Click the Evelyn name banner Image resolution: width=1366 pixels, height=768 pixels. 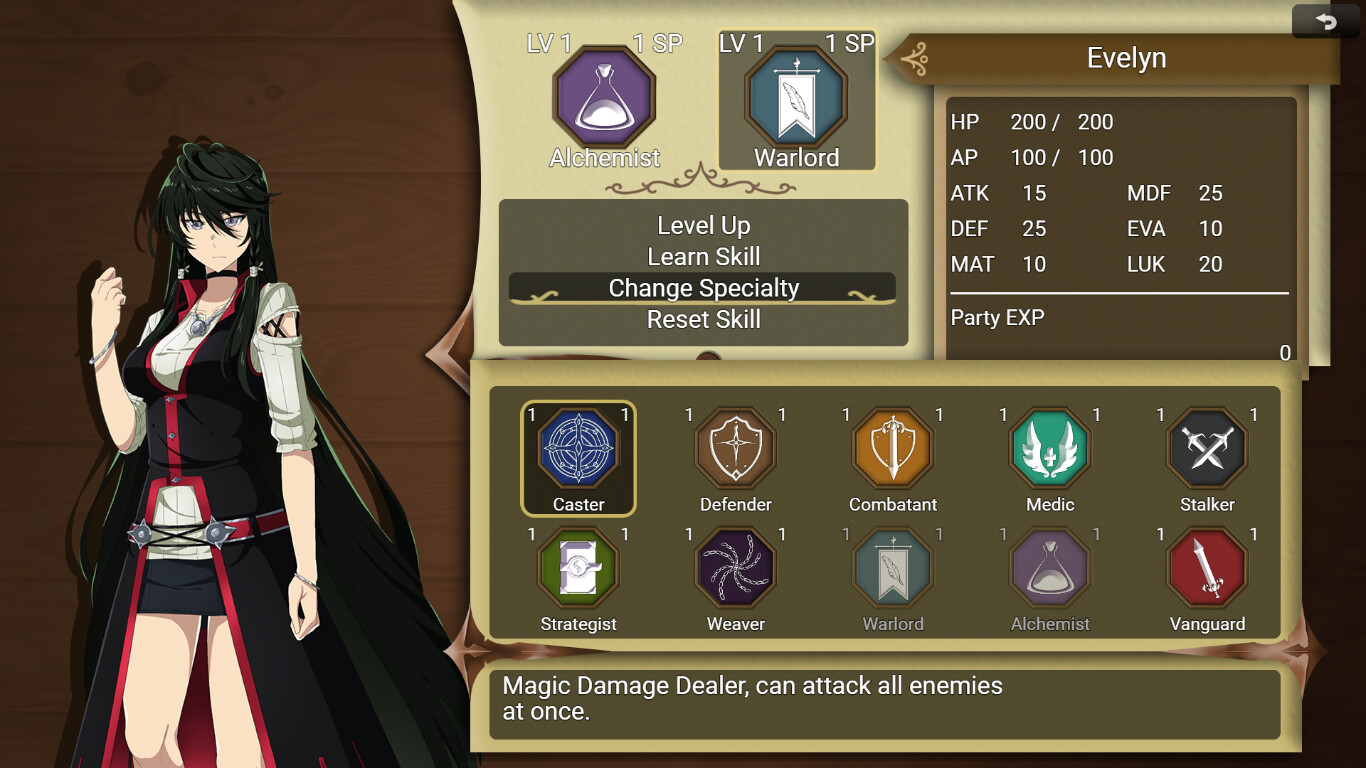[1127, 58]
